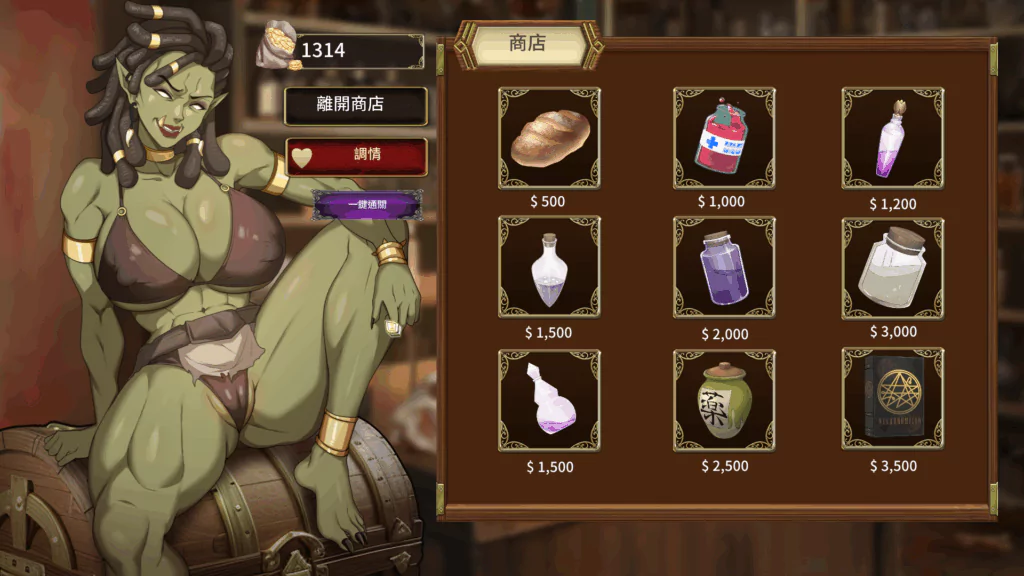Buy the bread loaf for $500
The image size is (1024, 576).
tap(549, 139)
